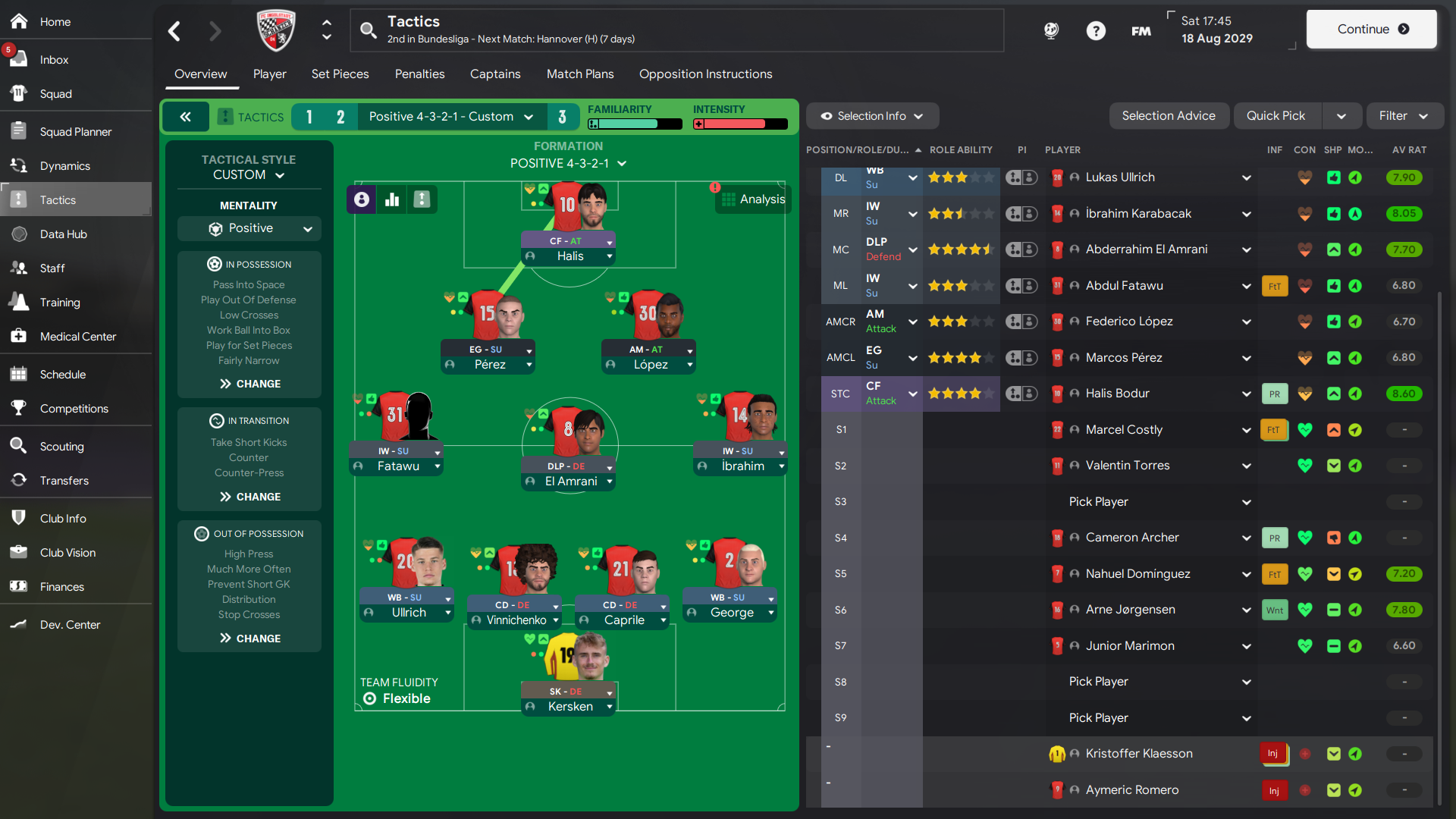
Task: Open the Filter dropdown
Action: 1404,115
